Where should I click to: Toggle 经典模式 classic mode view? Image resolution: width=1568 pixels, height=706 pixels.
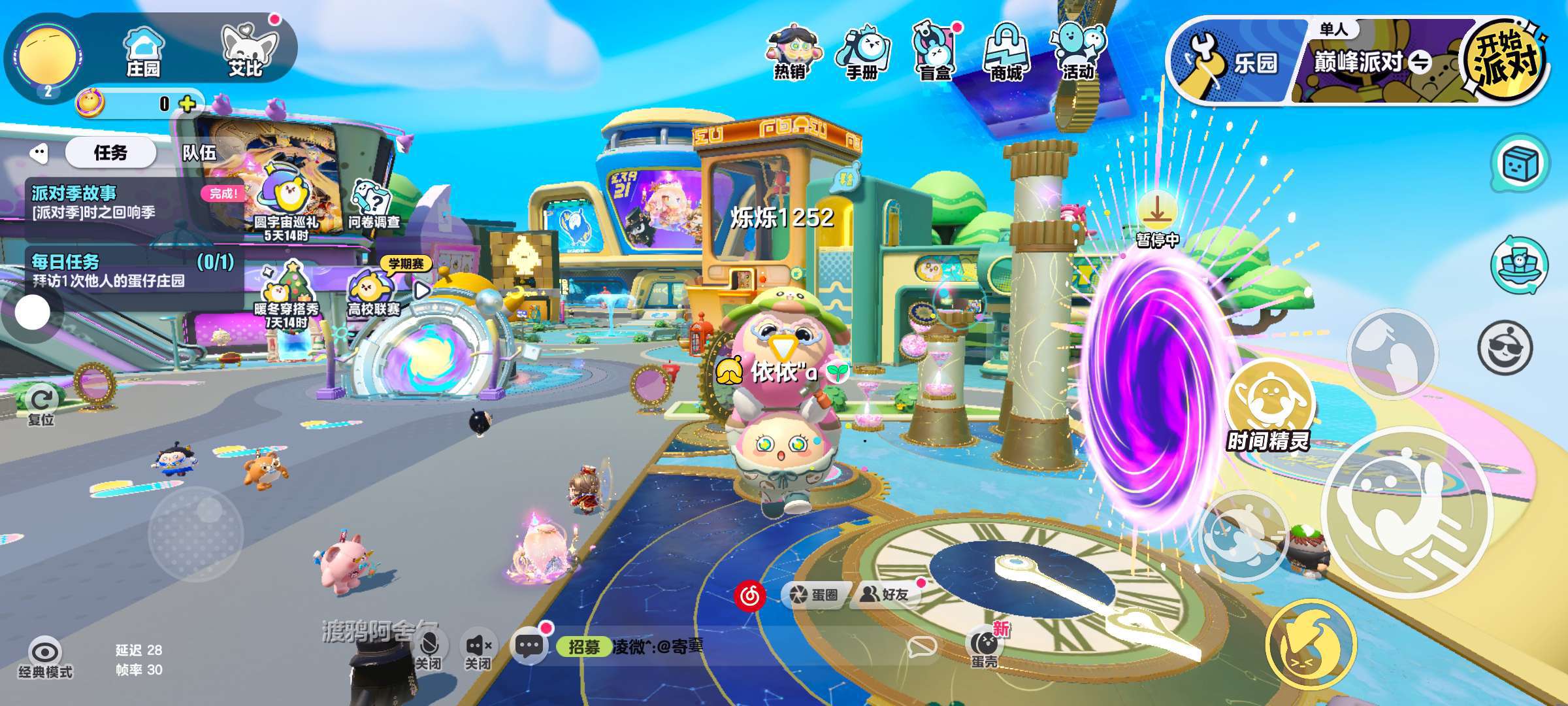tap(45, 657)
